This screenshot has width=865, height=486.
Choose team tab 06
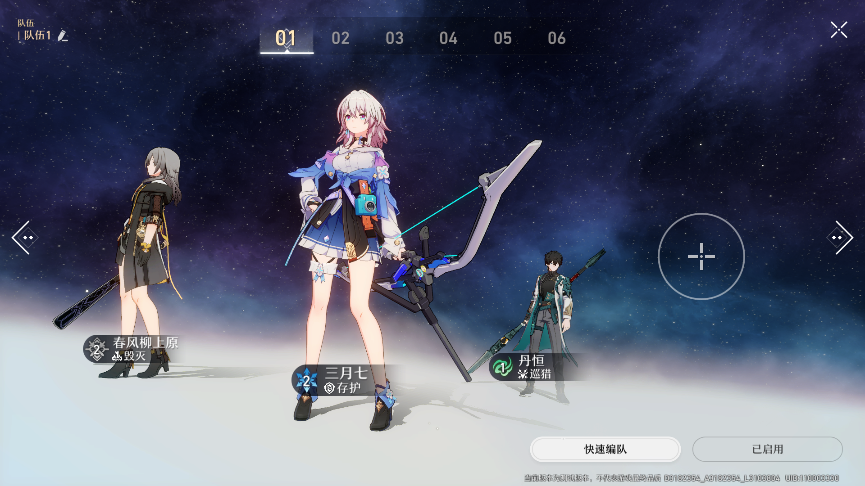557,38
